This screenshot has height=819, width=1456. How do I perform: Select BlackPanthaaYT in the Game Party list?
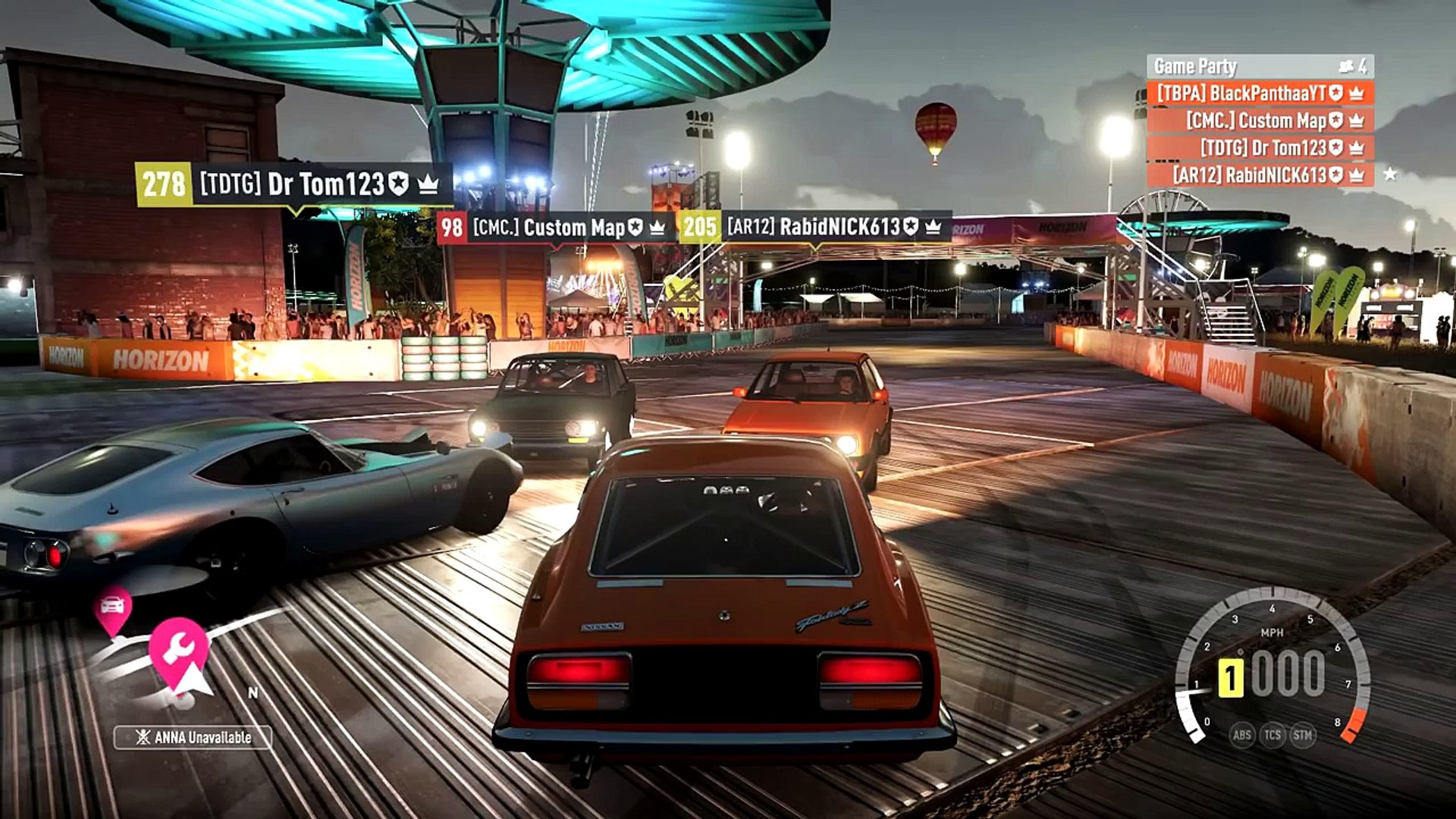(x=1260, y=93)
